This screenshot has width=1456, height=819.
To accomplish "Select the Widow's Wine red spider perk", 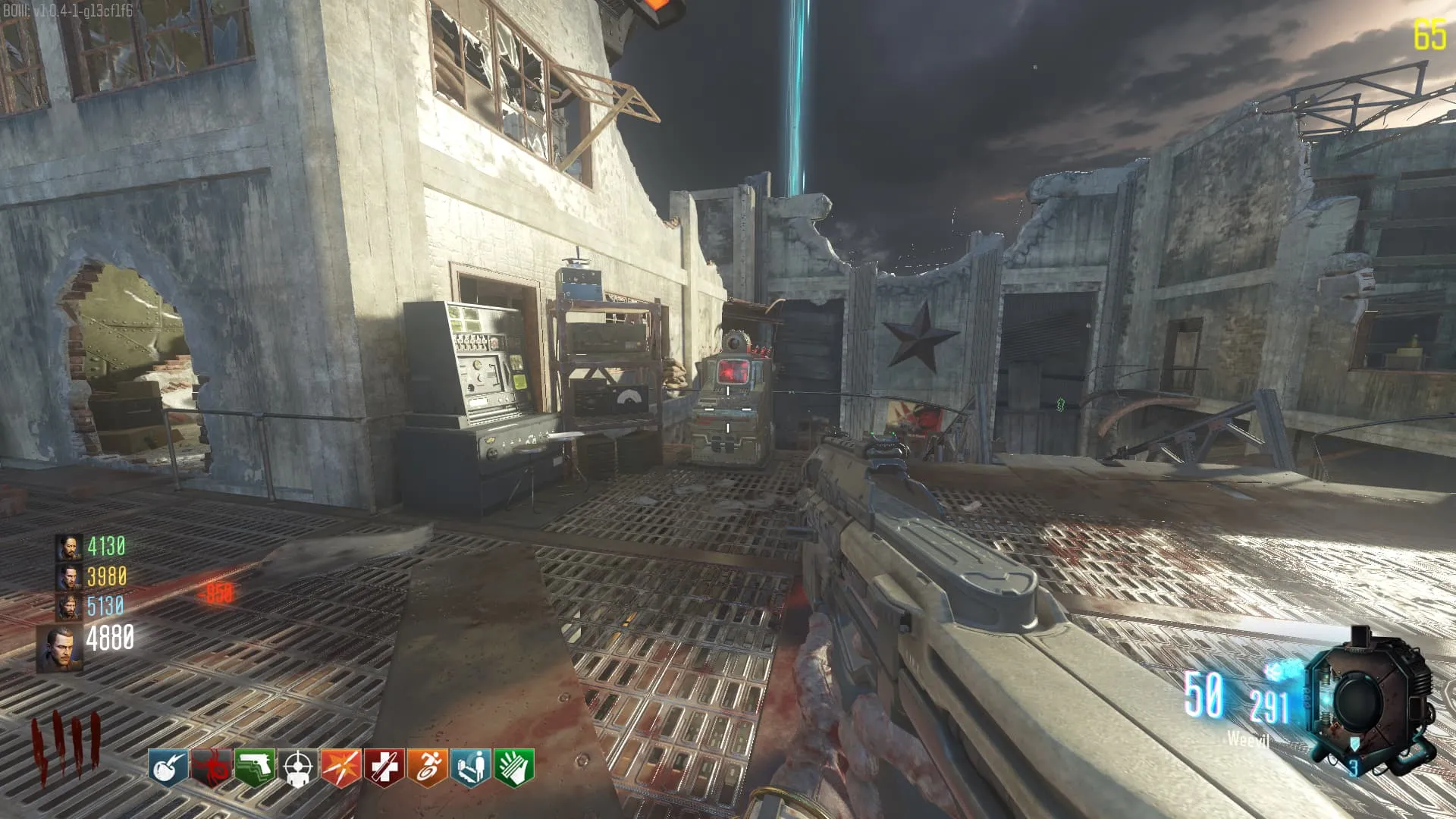I will (x=211, y=767).
